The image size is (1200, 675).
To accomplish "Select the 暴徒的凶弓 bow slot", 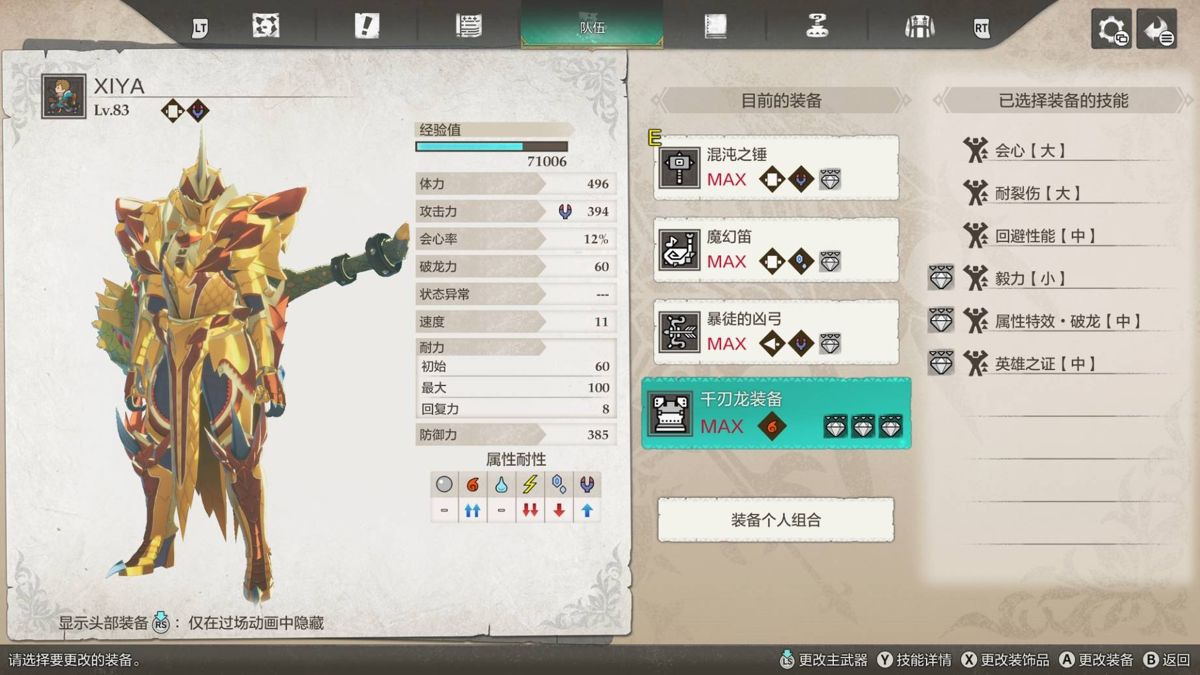I will (x=776, y=332).
